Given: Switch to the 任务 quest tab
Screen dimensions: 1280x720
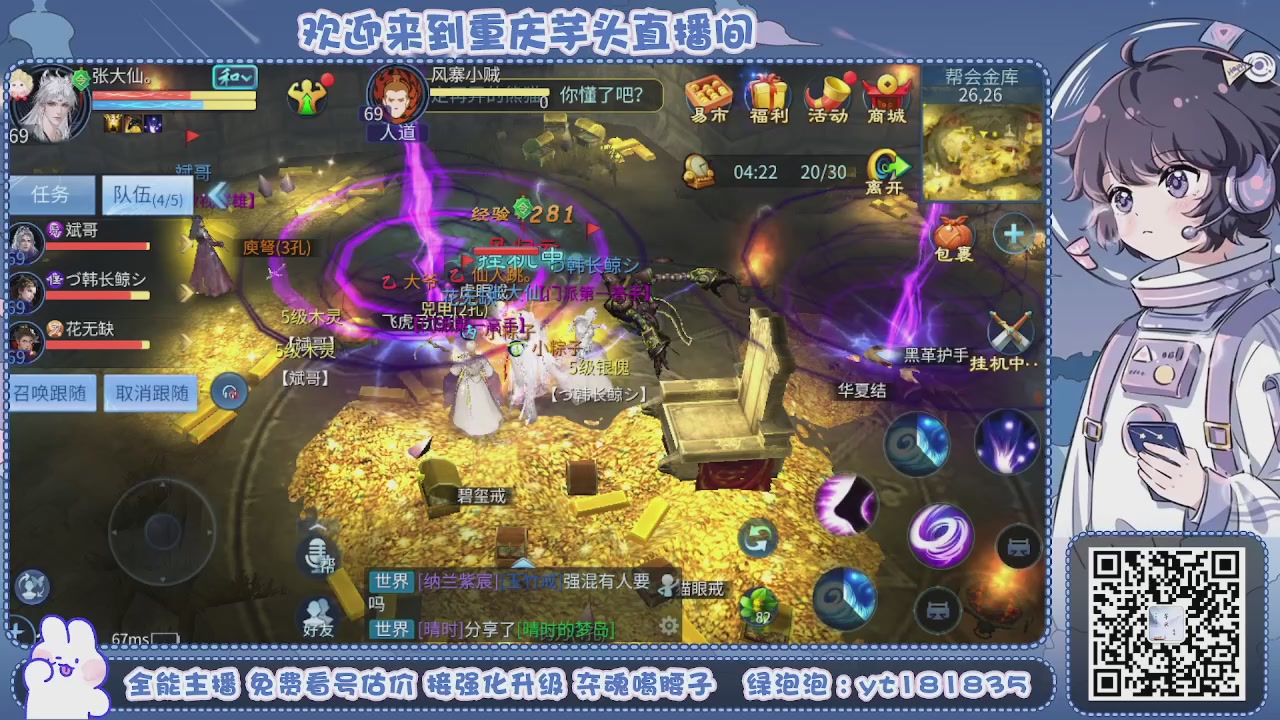Looking at the screenshot, I should tap(51, 194).
